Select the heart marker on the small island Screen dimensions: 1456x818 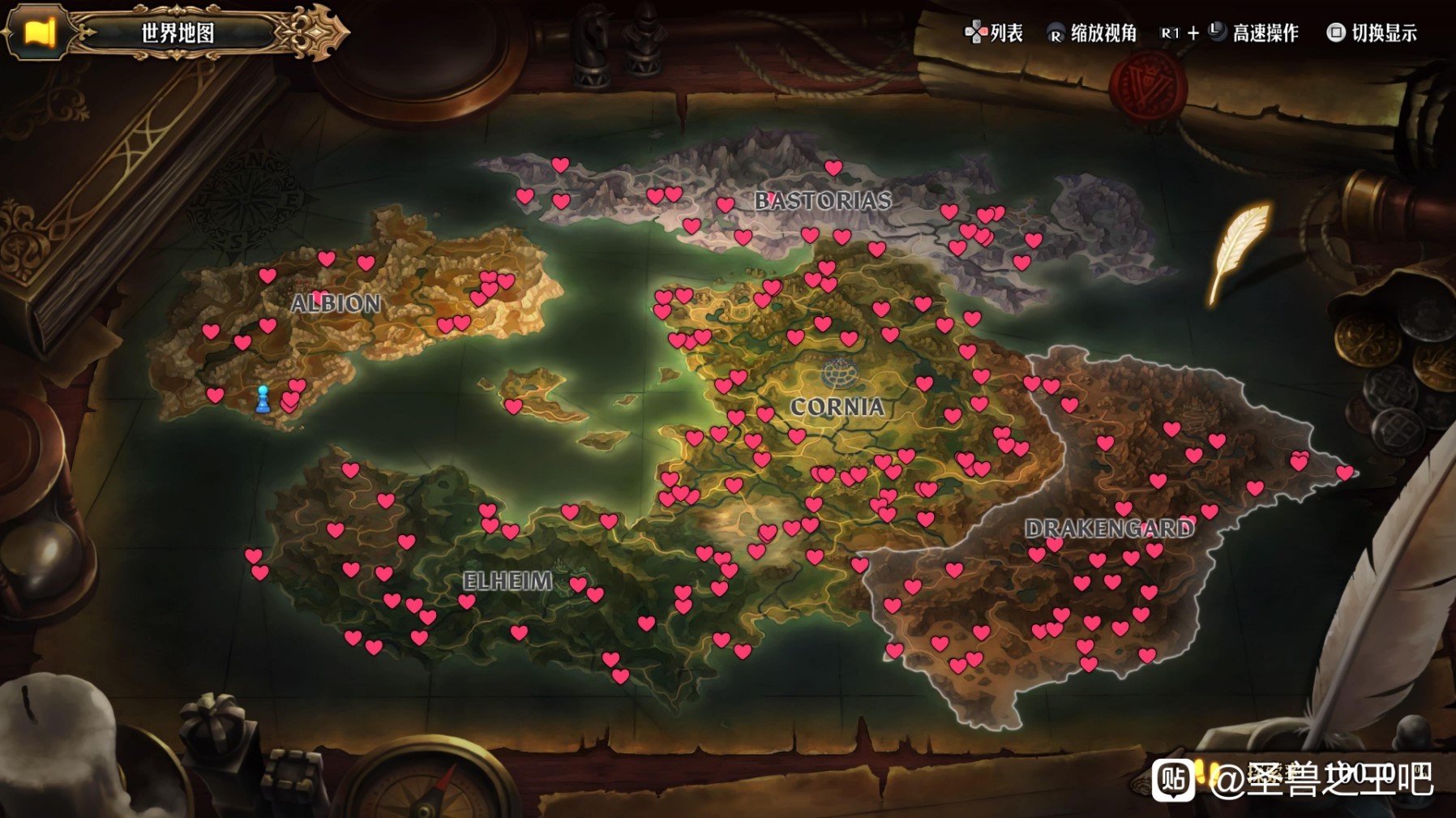pos(513,405)
